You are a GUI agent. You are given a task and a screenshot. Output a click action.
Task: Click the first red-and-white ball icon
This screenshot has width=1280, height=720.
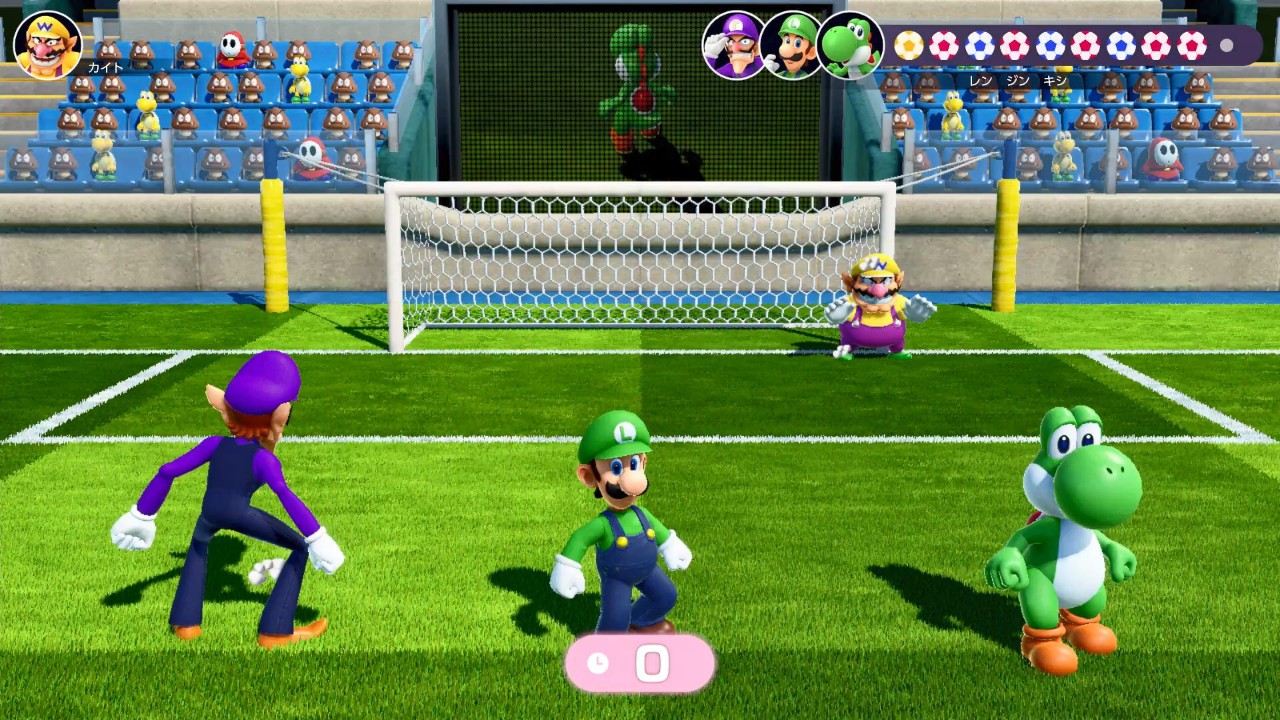click(x=944, y=45)
